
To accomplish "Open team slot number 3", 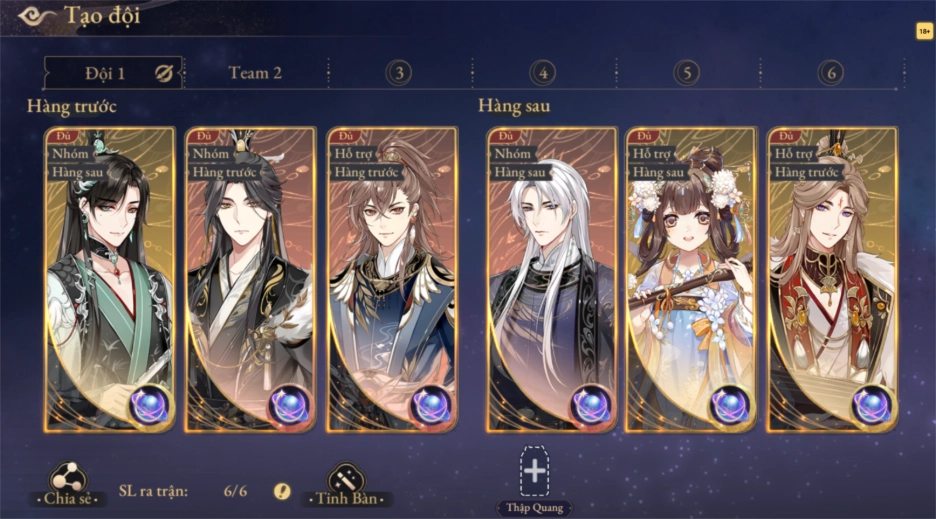I will (x=399, y=73).
